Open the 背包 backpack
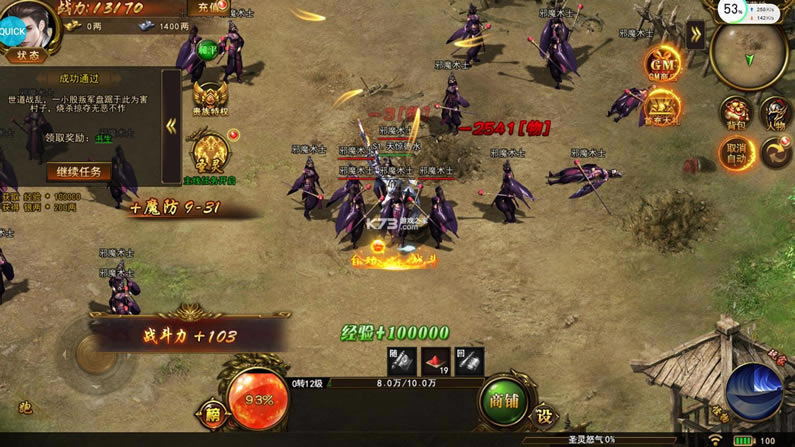This screenshot has width=795, height=447. point(735,113)
